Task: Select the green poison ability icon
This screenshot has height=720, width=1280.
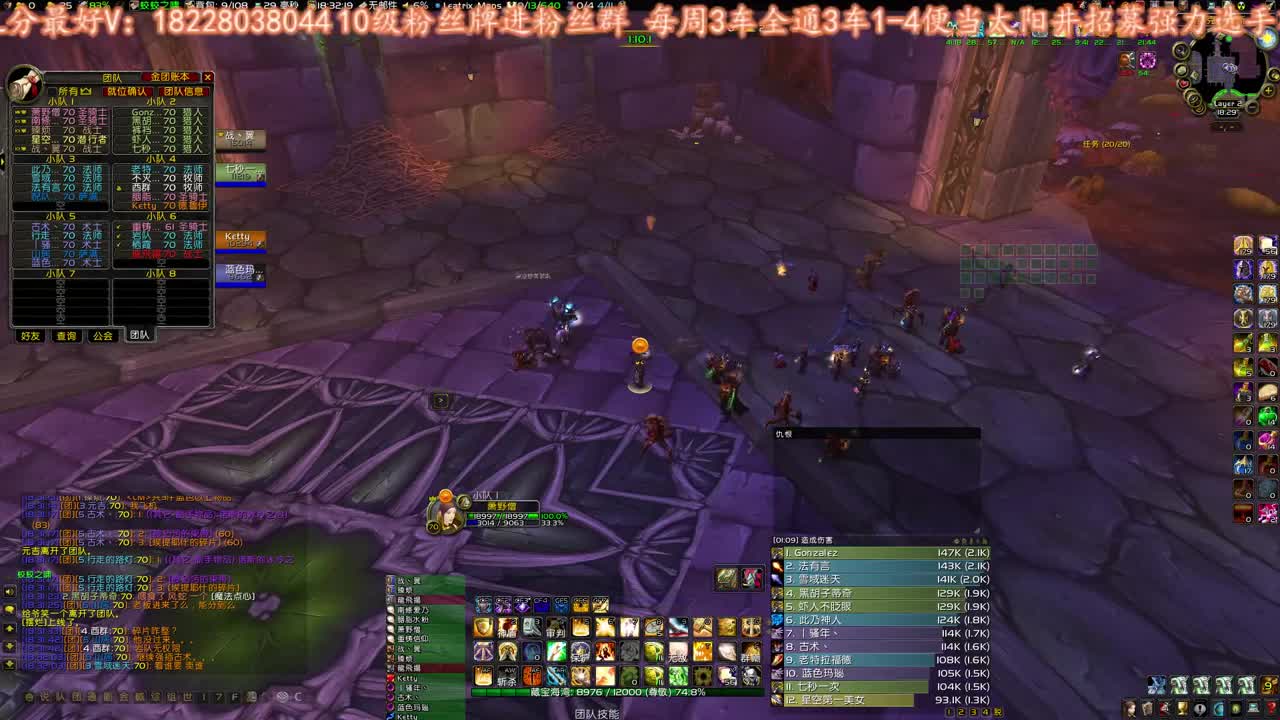Action: click(x=678, y=677)
